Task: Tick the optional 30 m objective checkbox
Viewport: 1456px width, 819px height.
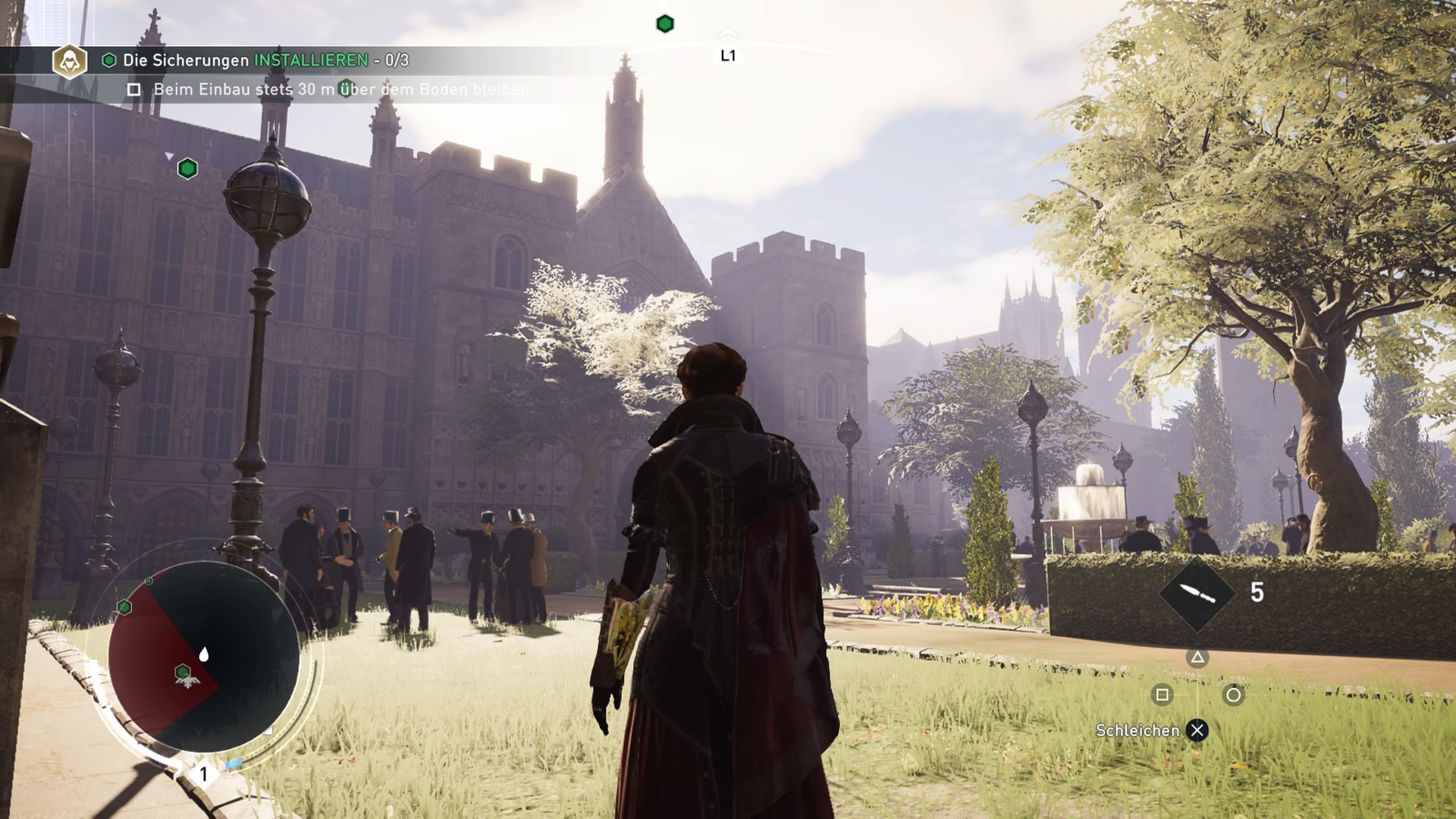Action: point(134,89)
